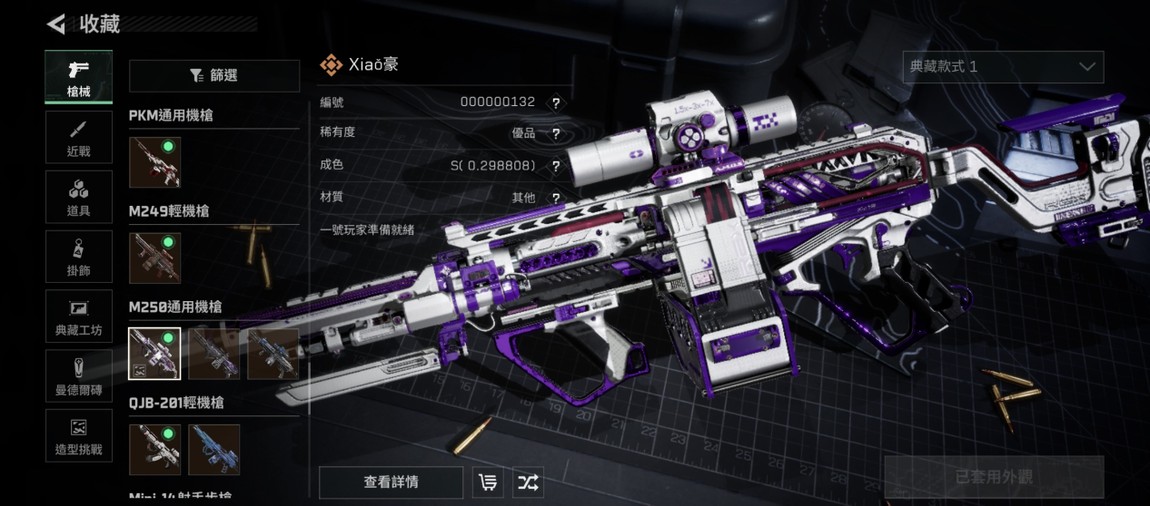Expand the 典藏款式 1 dropdown
This screenshot has width=1150, height=506.
coord(1003,67)
